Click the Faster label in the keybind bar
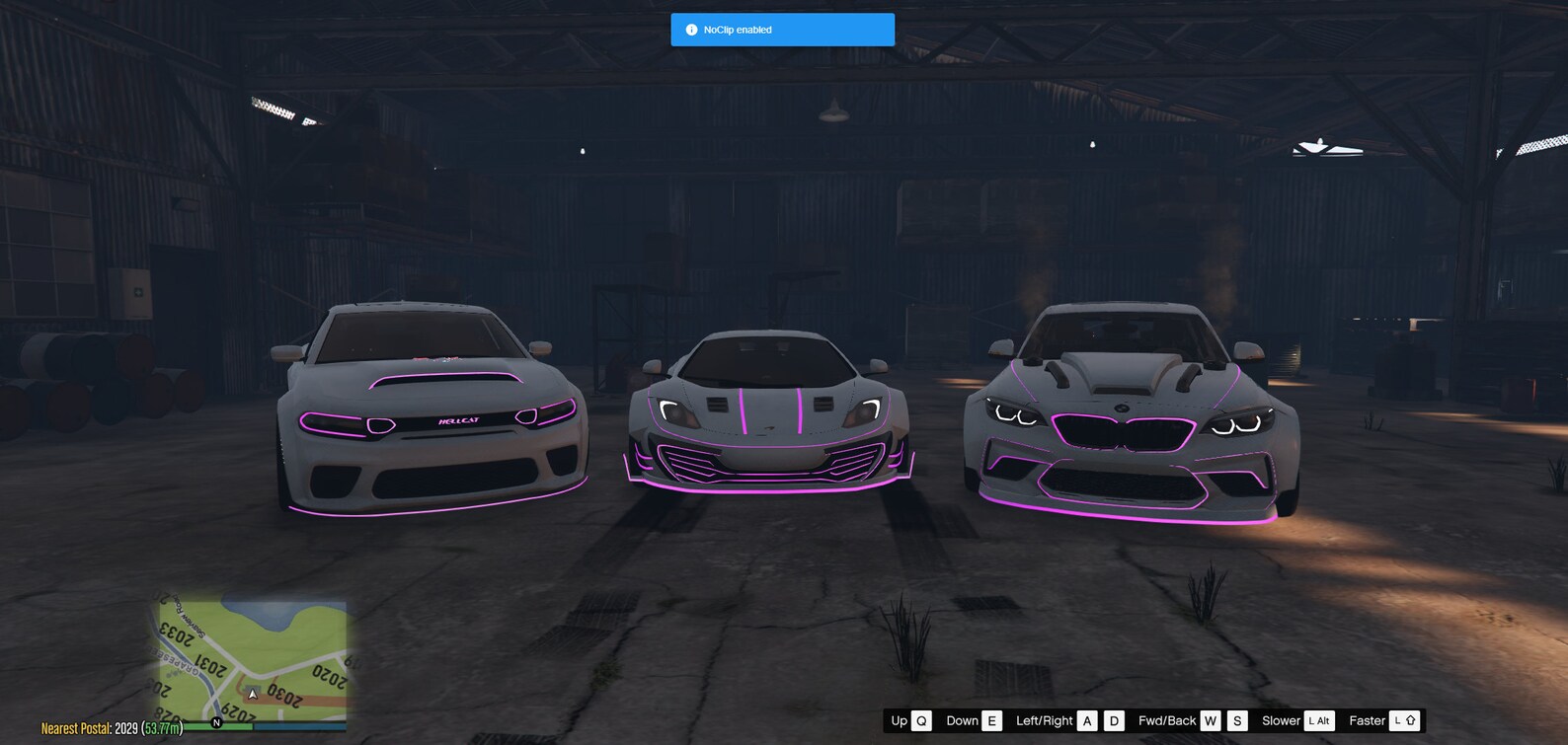The image size is (1568, 745). [x=1367, y=720]
